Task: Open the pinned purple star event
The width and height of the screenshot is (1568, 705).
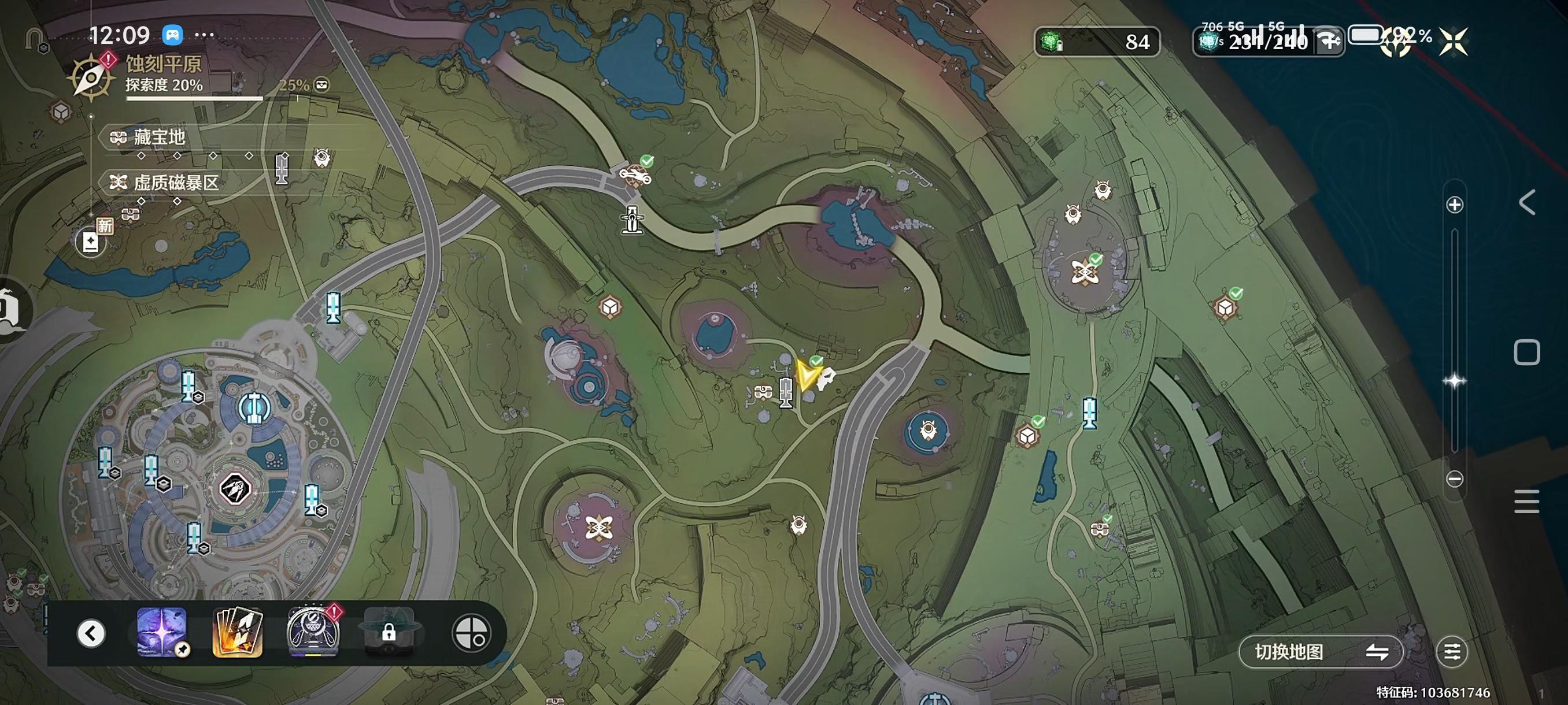Action: coord(162,633)
